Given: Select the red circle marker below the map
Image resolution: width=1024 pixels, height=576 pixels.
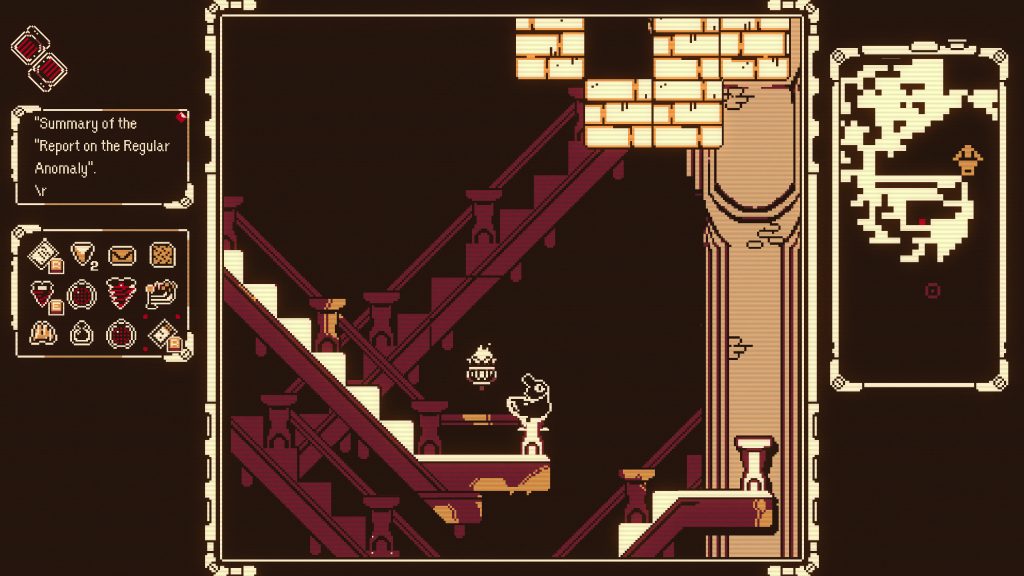Looking at the screenshot, I should point(933,291).
